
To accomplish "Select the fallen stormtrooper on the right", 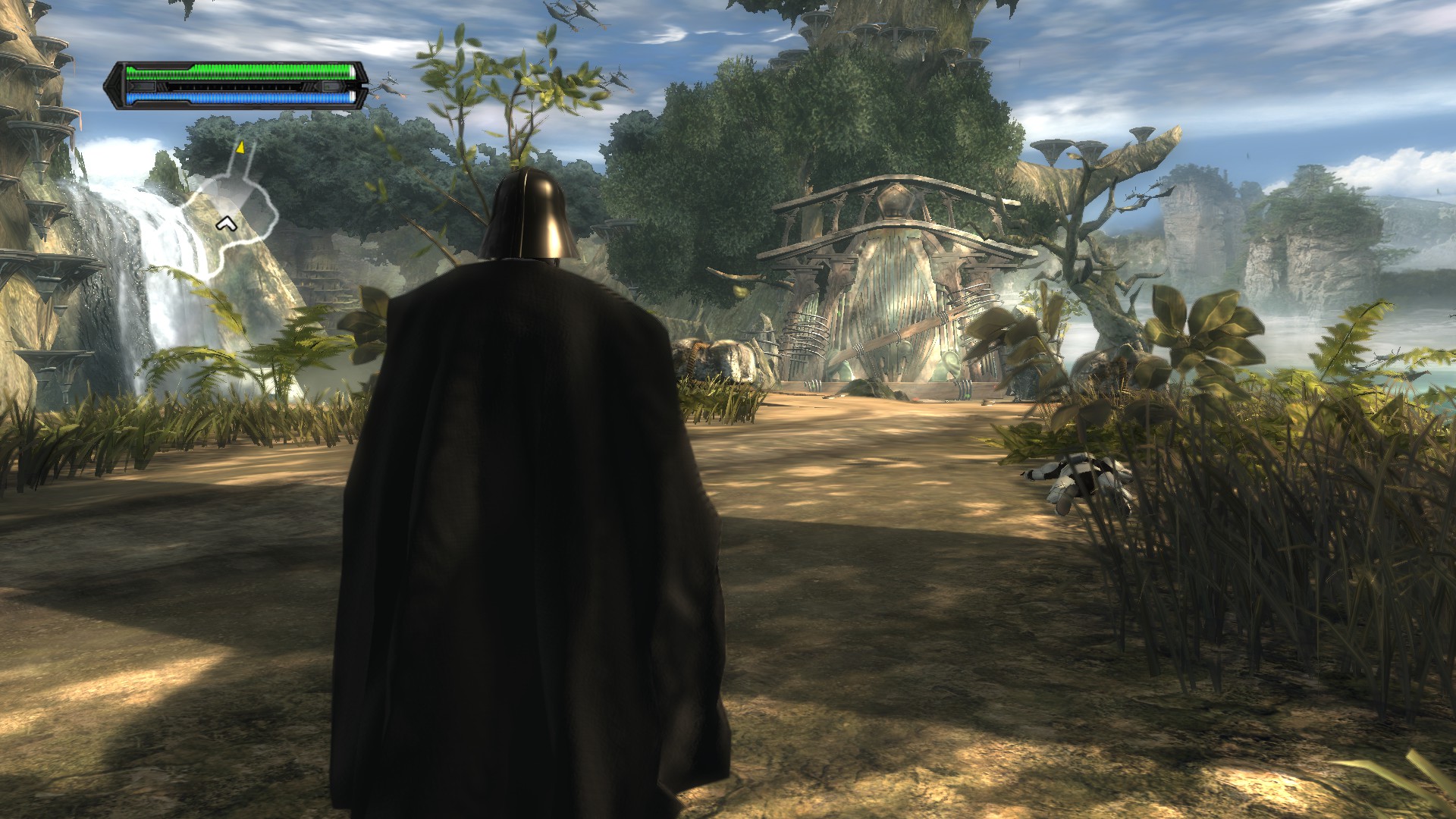I will pos(1077,478).
